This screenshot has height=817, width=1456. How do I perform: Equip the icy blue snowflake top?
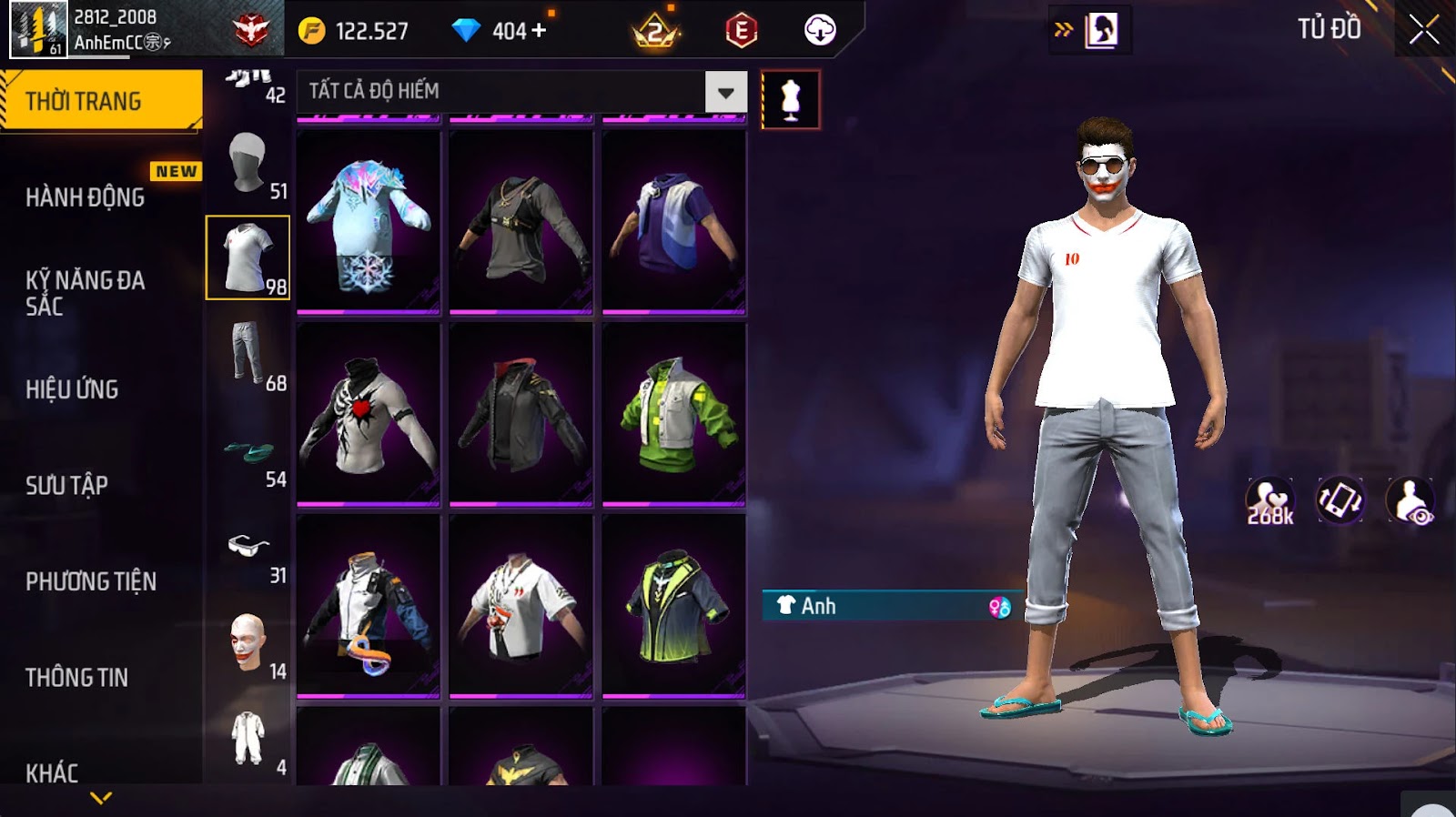tap(369, 223)
